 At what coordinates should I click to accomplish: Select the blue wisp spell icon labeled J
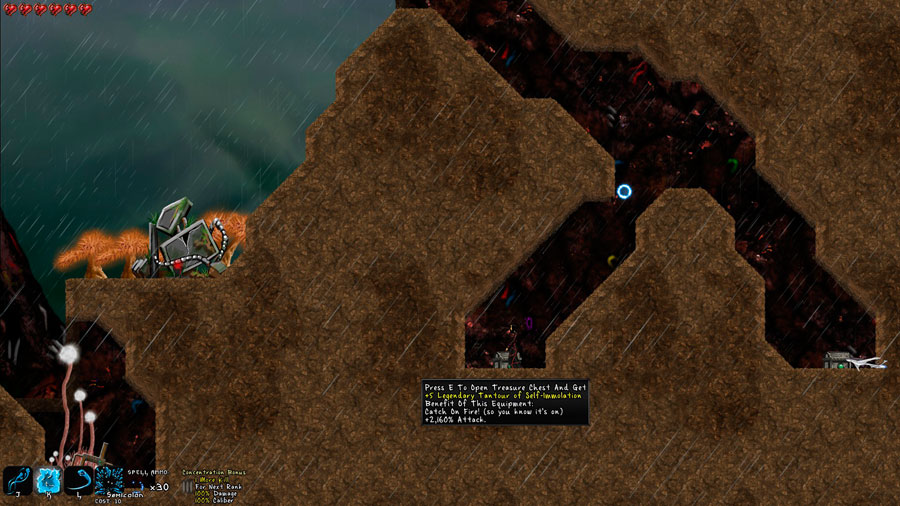18,481
